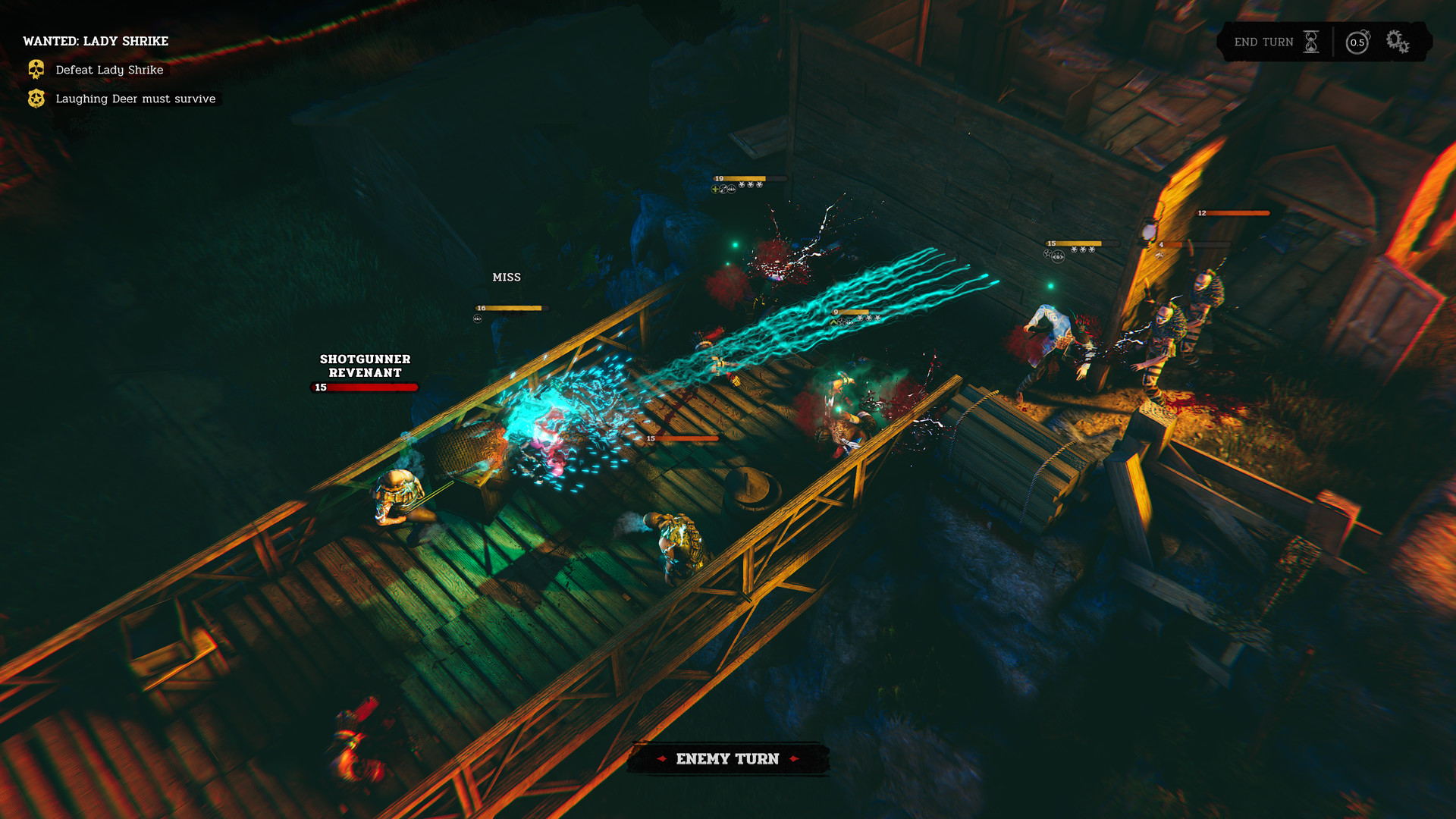
Task: Select the stopwatch showing 0.5 speed
Action: coord(1357,42)
